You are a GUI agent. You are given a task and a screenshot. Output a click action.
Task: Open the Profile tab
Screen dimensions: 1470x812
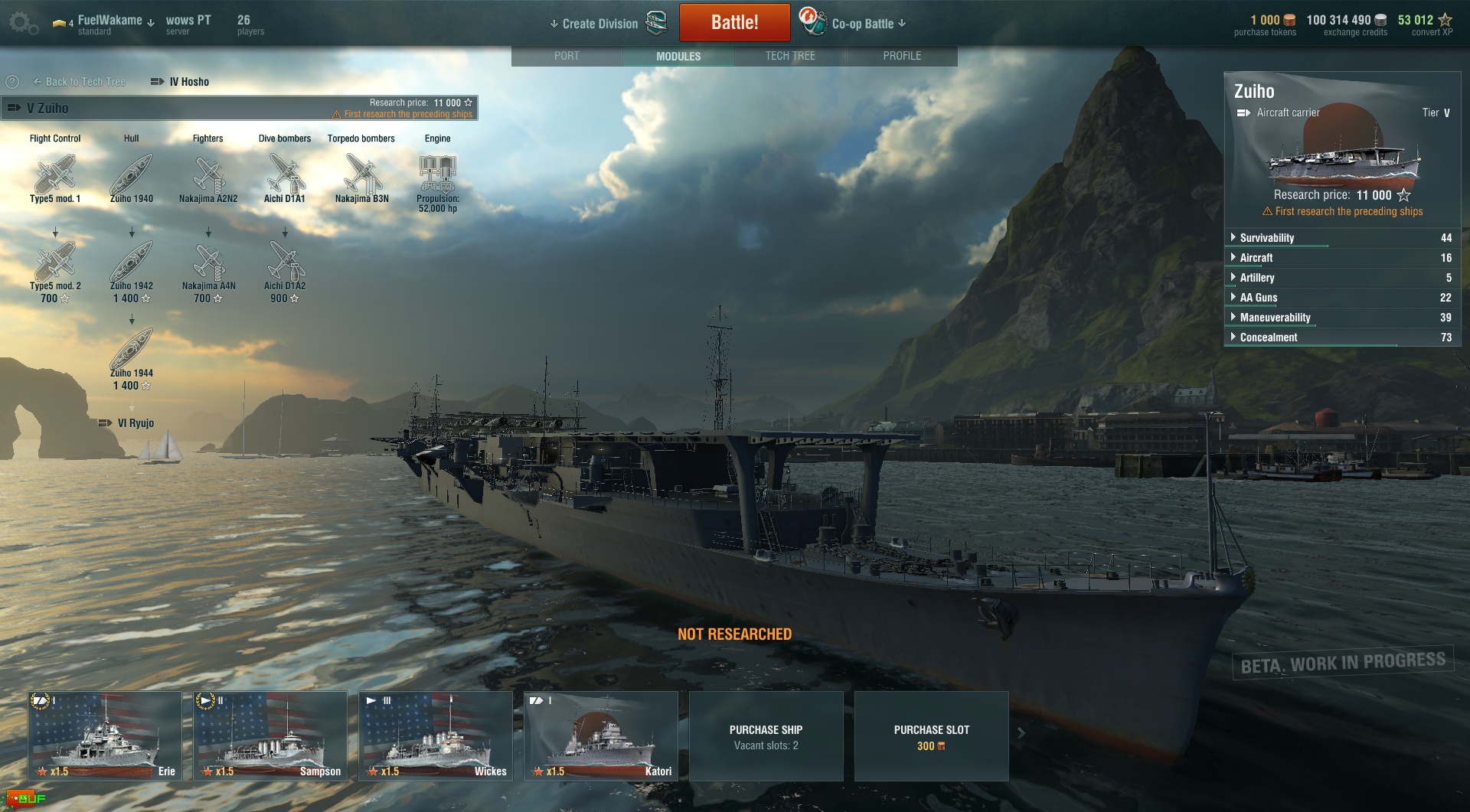click(x=902, y=56)
